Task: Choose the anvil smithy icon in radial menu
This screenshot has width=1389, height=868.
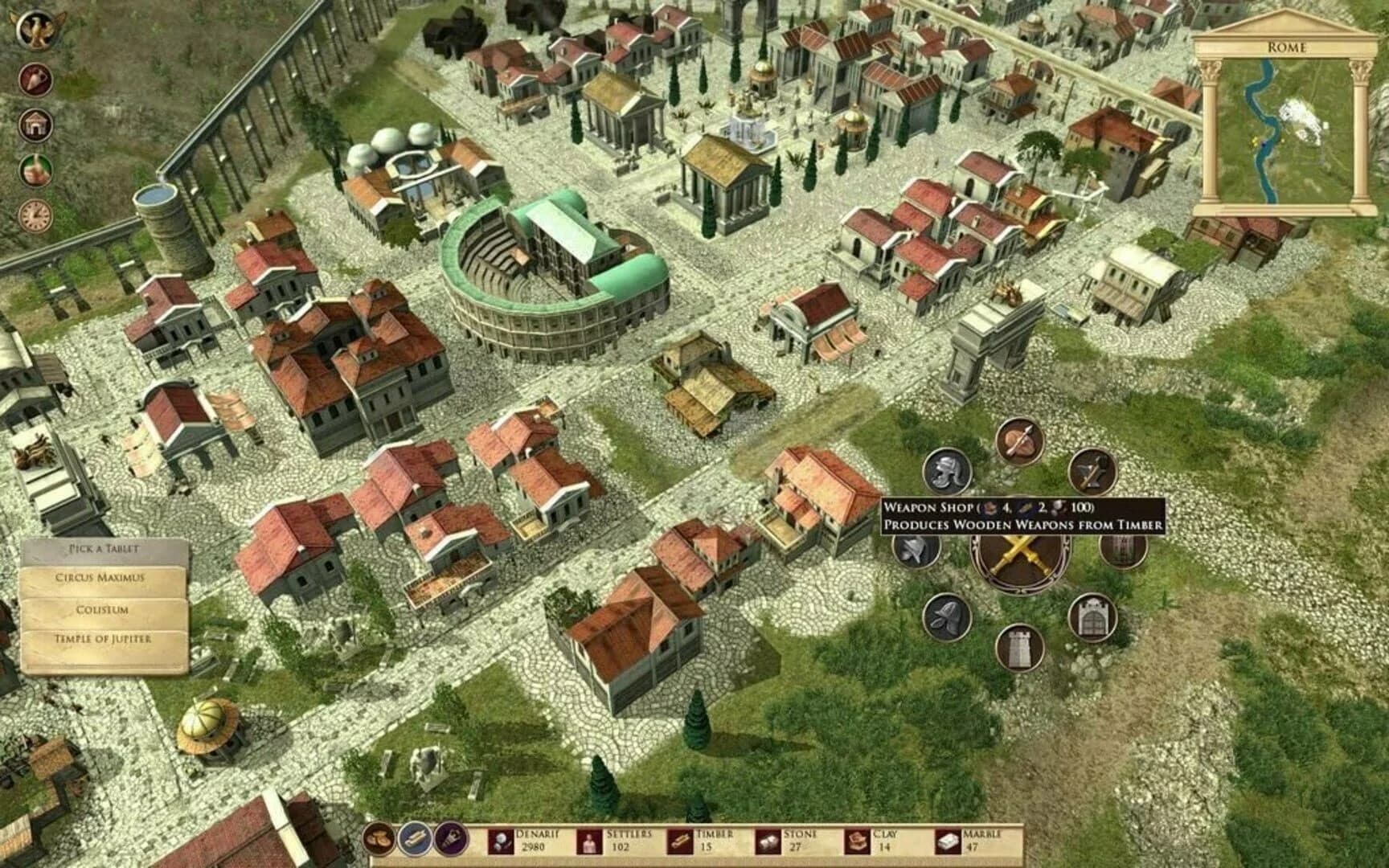Action: [x=1092, y=473]
